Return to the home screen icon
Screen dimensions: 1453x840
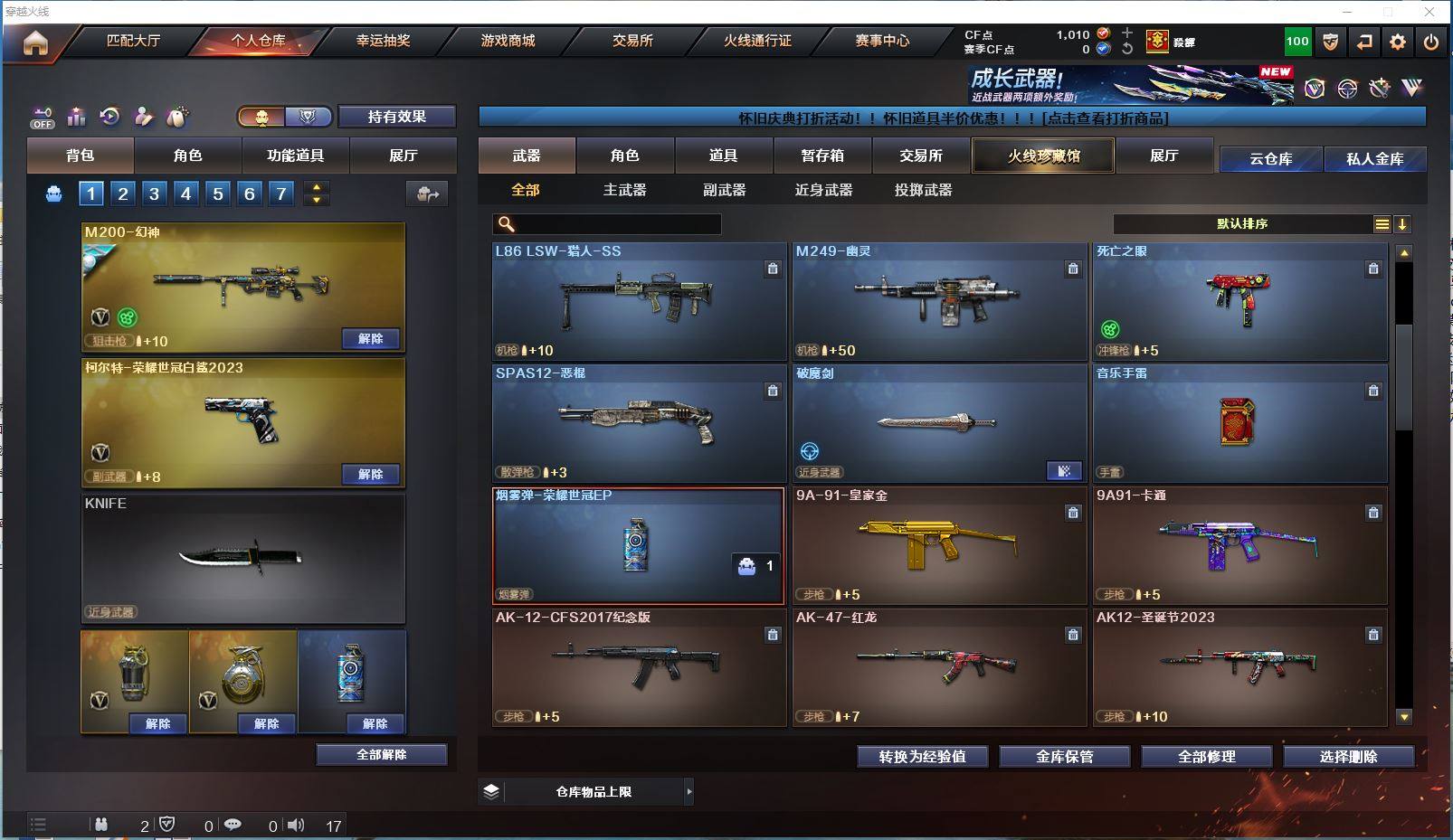35,42
